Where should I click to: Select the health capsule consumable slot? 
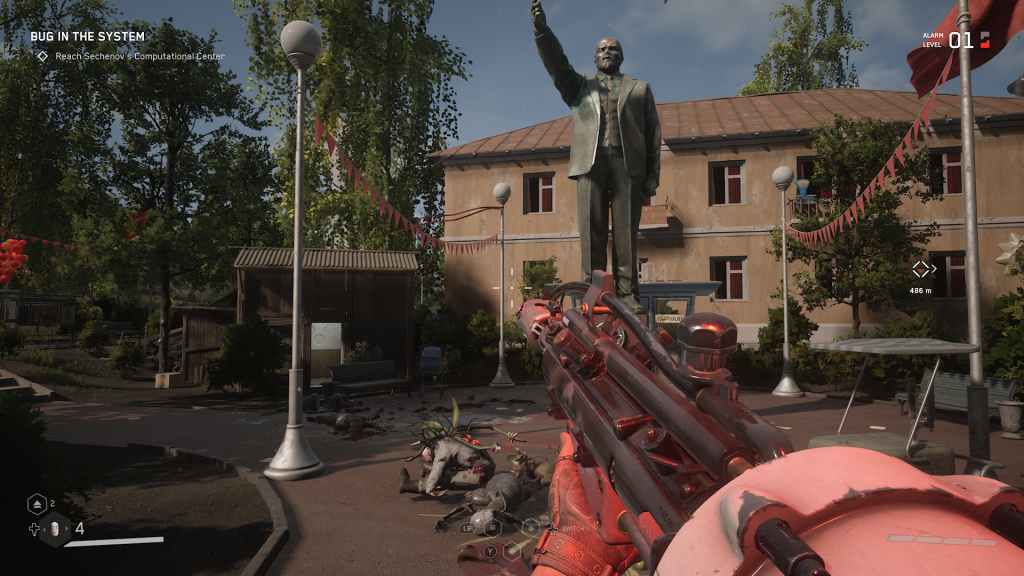[x=56, y=529]
